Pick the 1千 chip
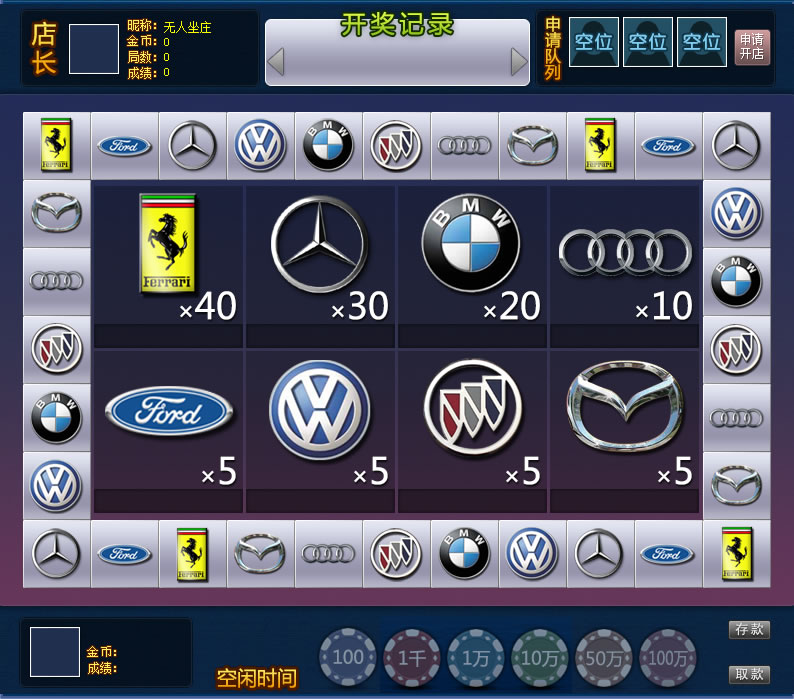Viewport: 794px width, 699px height. coord(412,657)
